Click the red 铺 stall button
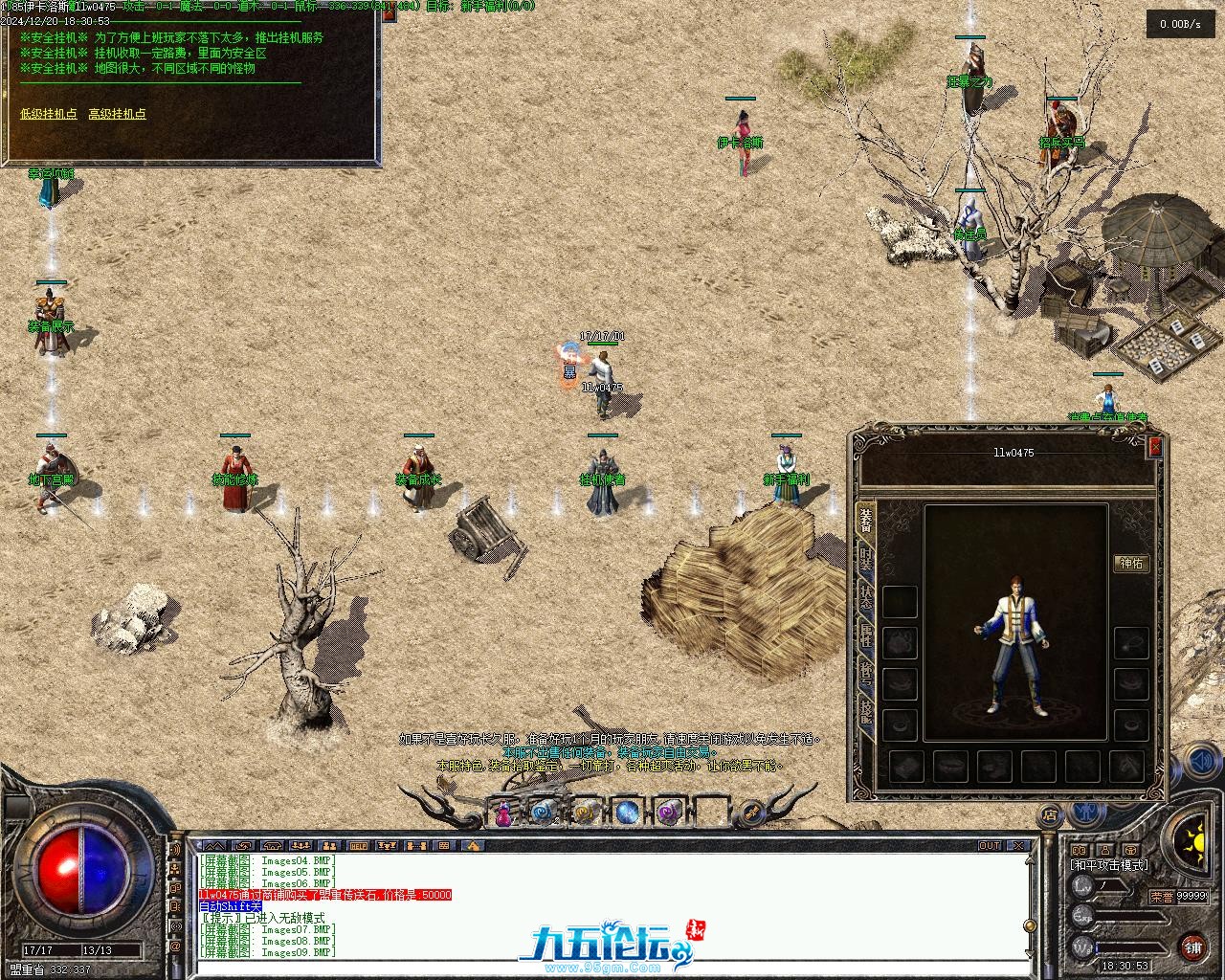 1192,947
